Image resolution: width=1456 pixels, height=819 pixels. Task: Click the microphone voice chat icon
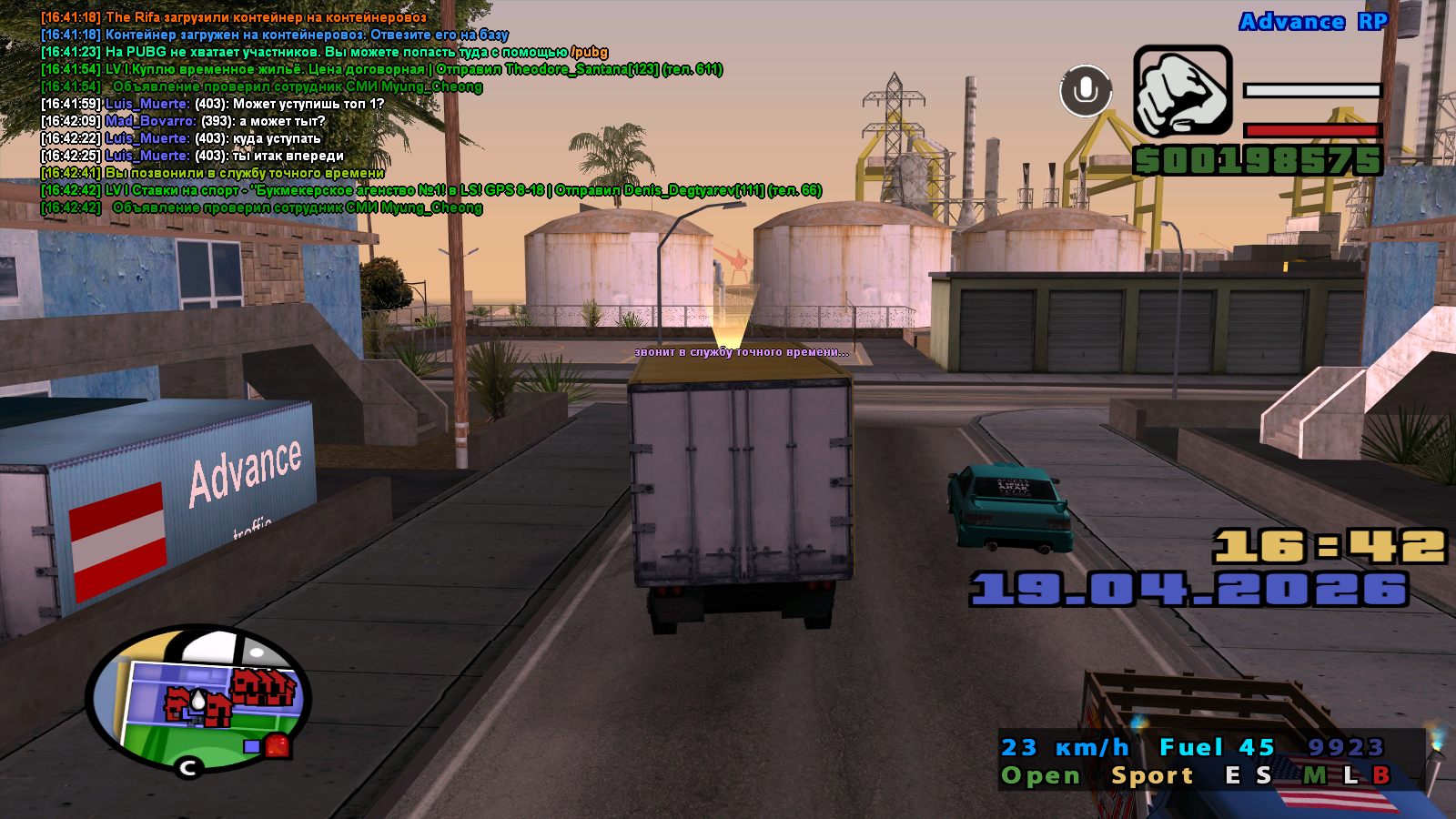pyautogui.click(x=1085, y=90)
